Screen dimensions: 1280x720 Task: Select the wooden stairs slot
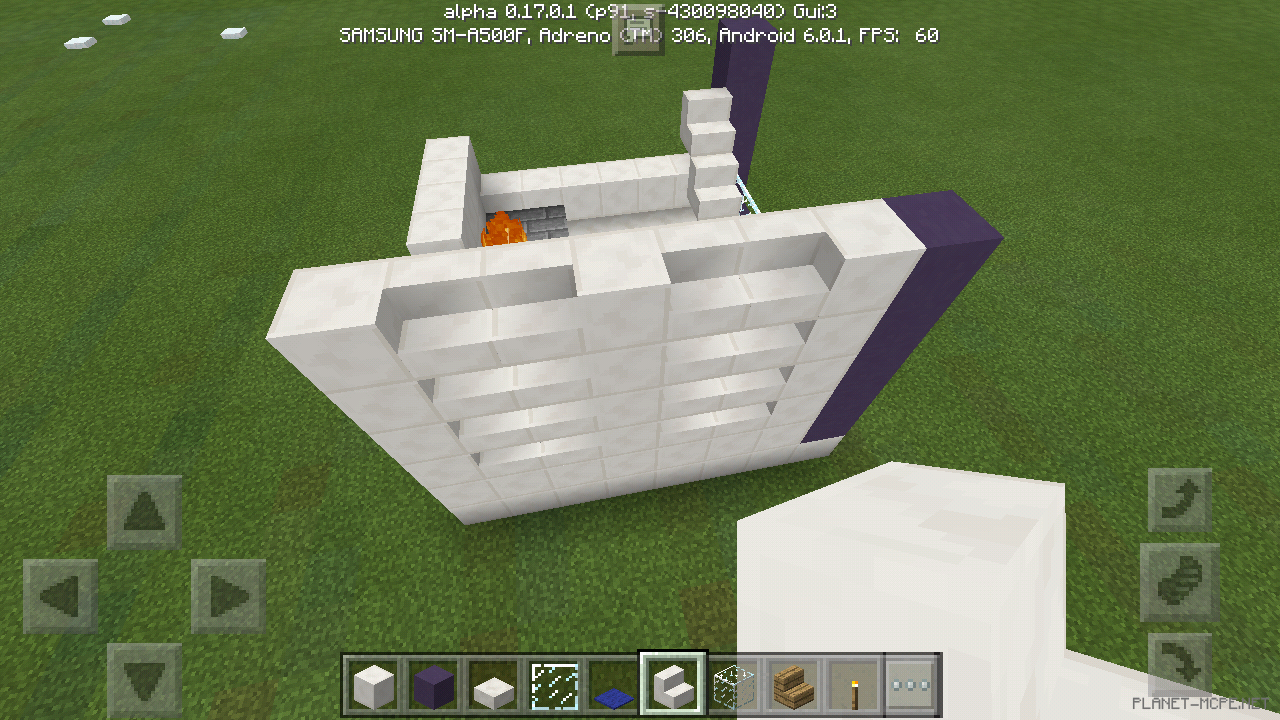click(x=792, y=687)
